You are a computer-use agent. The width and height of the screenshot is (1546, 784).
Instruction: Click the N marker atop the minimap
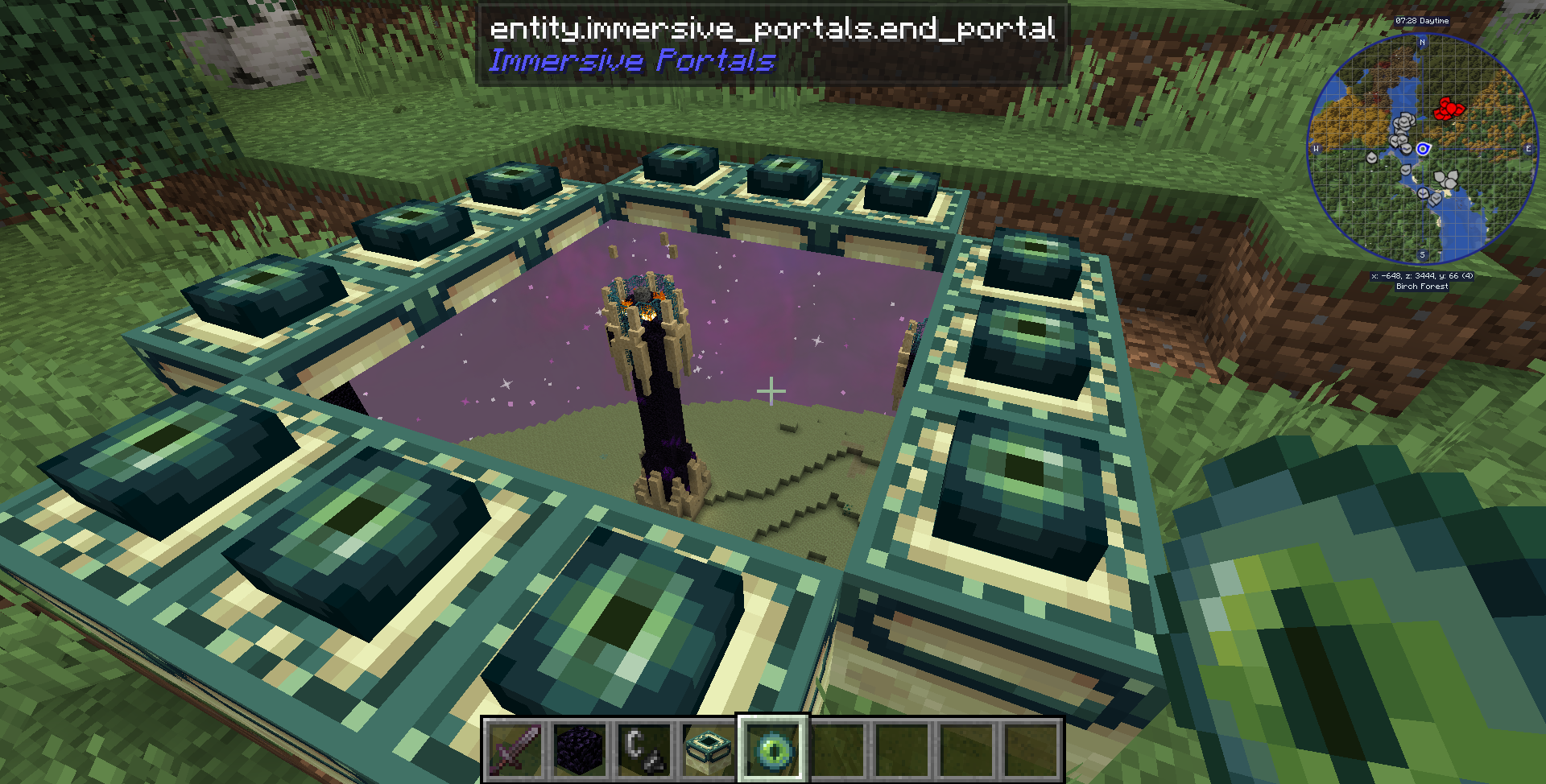[x=1422, y=43]
